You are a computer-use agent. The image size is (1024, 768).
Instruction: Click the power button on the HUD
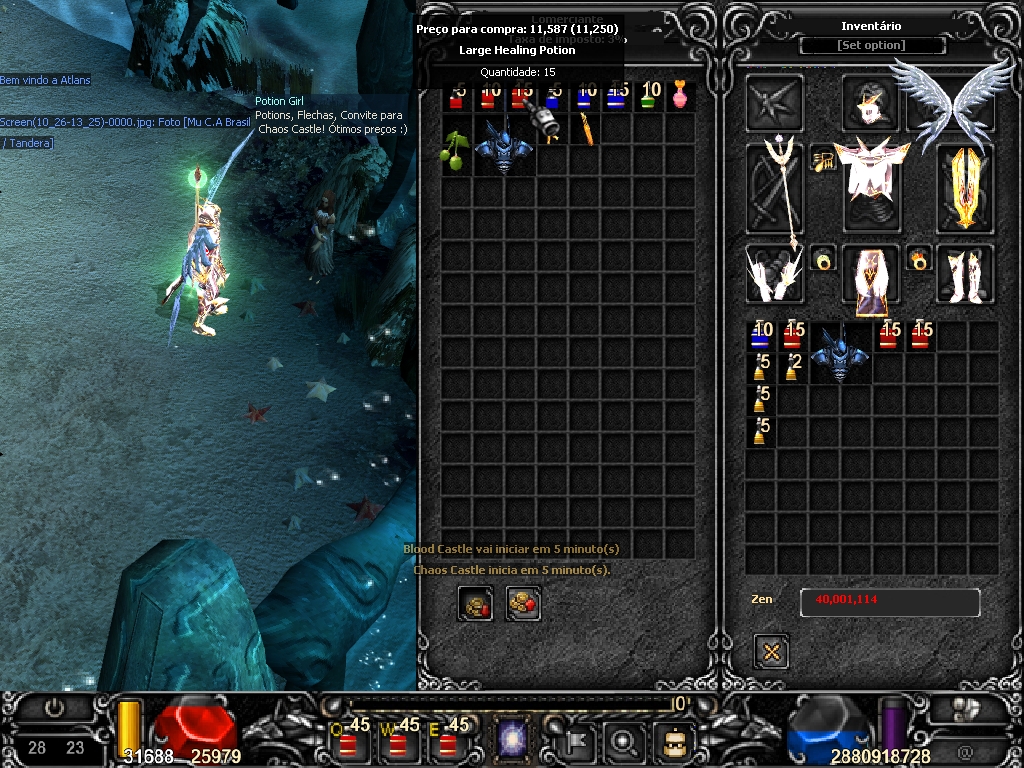pos(54,708)
